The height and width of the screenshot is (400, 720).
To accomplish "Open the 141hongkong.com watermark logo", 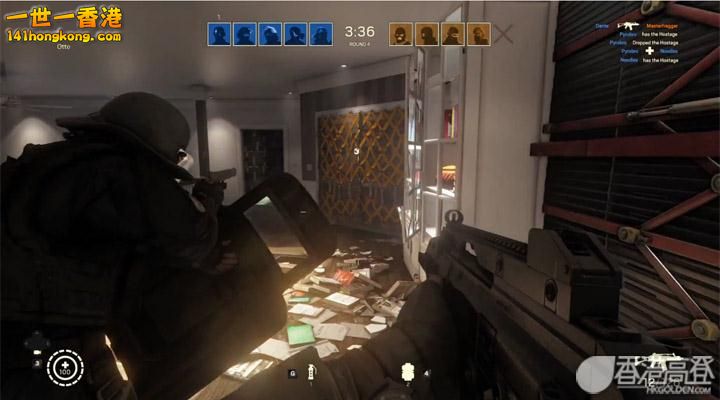I will [60, 24].
